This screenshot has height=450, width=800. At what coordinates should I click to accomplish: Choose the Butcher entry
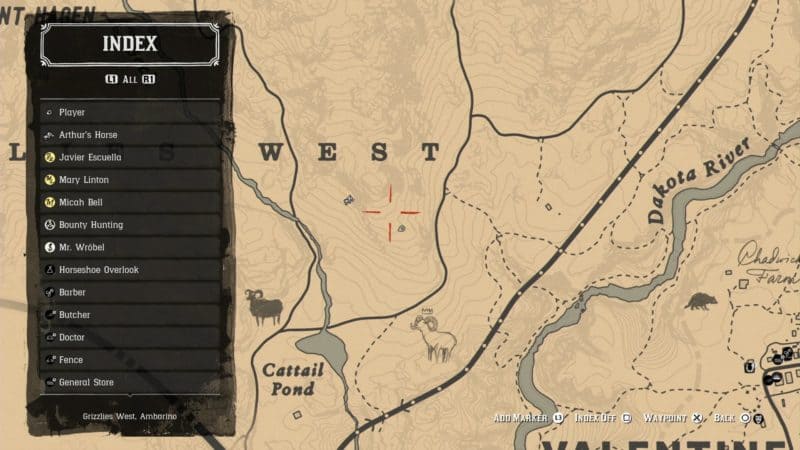[x=130, y=315]
